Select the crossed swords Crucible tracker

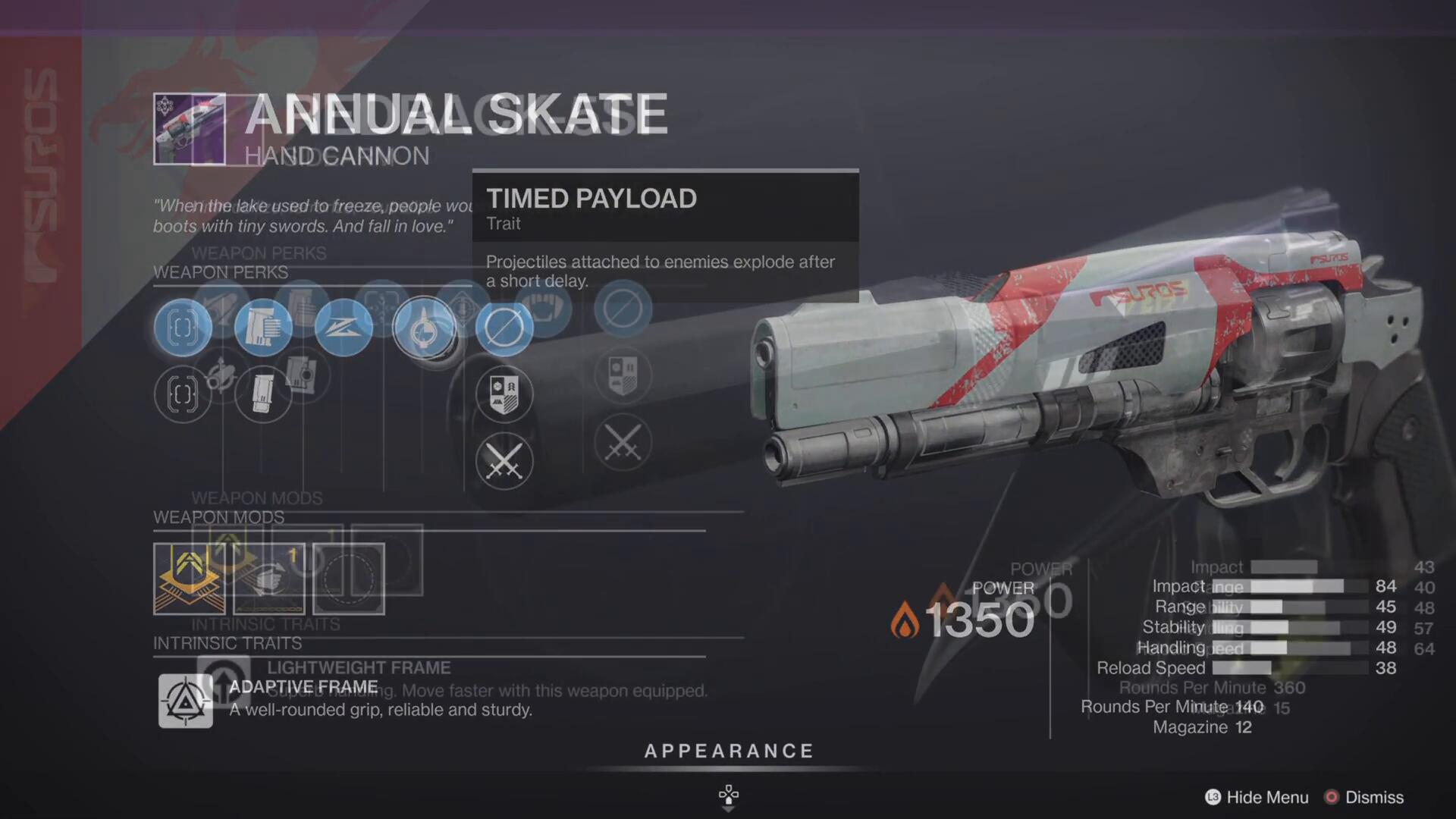pos(504,461)
